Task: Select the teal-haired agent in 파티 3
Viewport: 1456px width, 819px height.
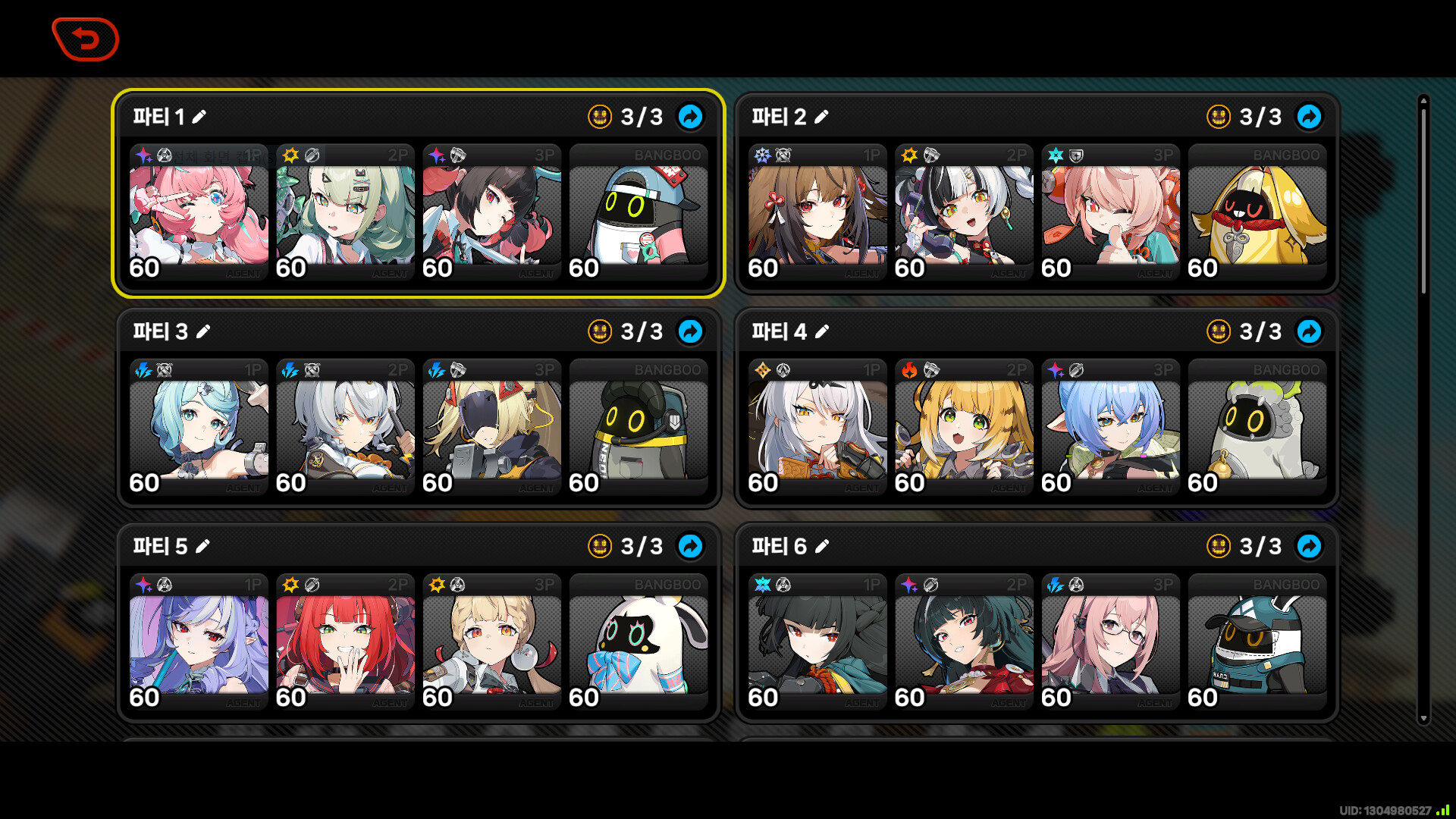Action: [x=199, y=428]
